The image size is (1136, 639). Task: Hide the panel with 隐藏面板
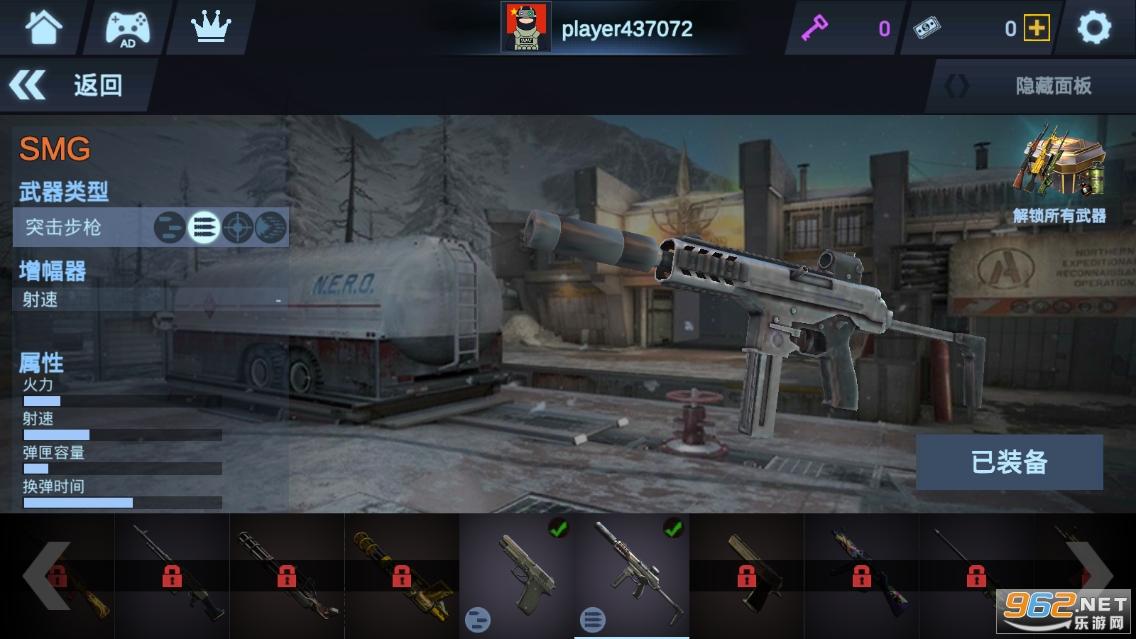[x=1032, y=86]
